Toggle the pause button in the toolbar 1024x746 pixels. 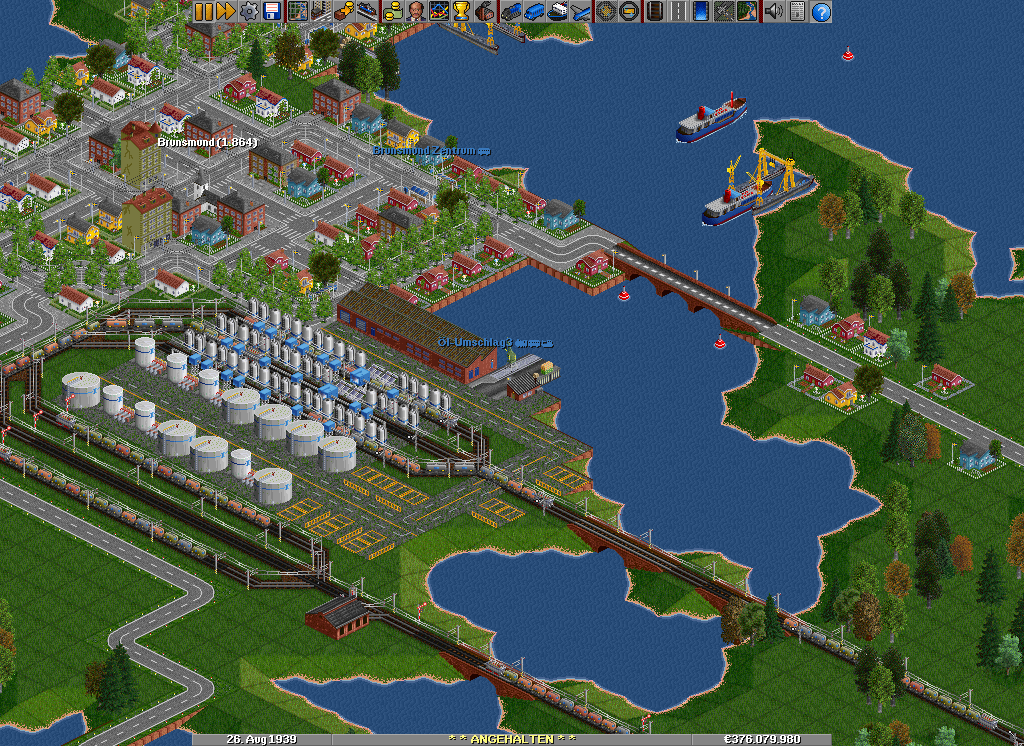pos(203,12)
